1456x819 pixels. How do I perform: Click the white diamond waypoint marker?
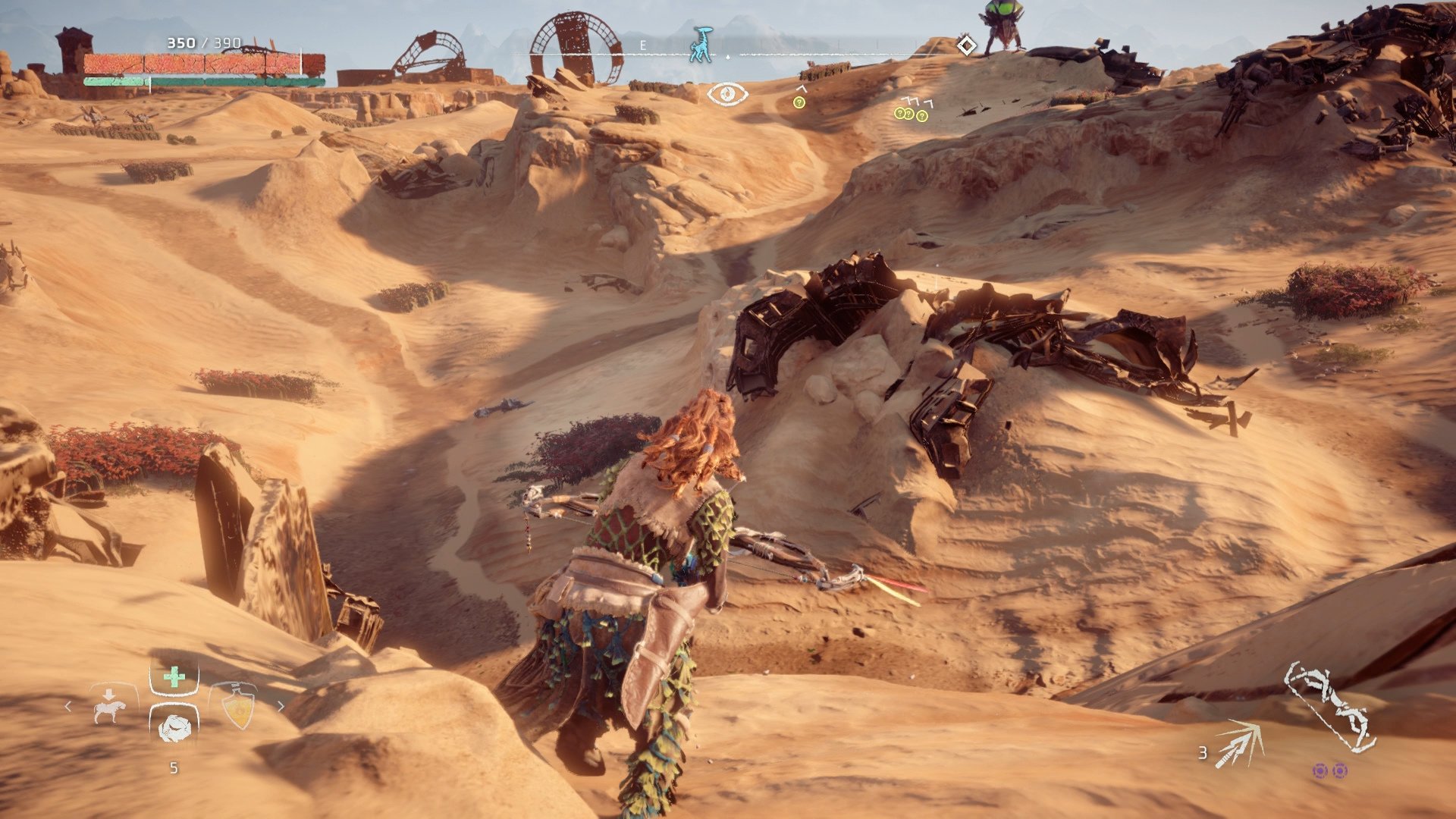(x=965, y=47)
